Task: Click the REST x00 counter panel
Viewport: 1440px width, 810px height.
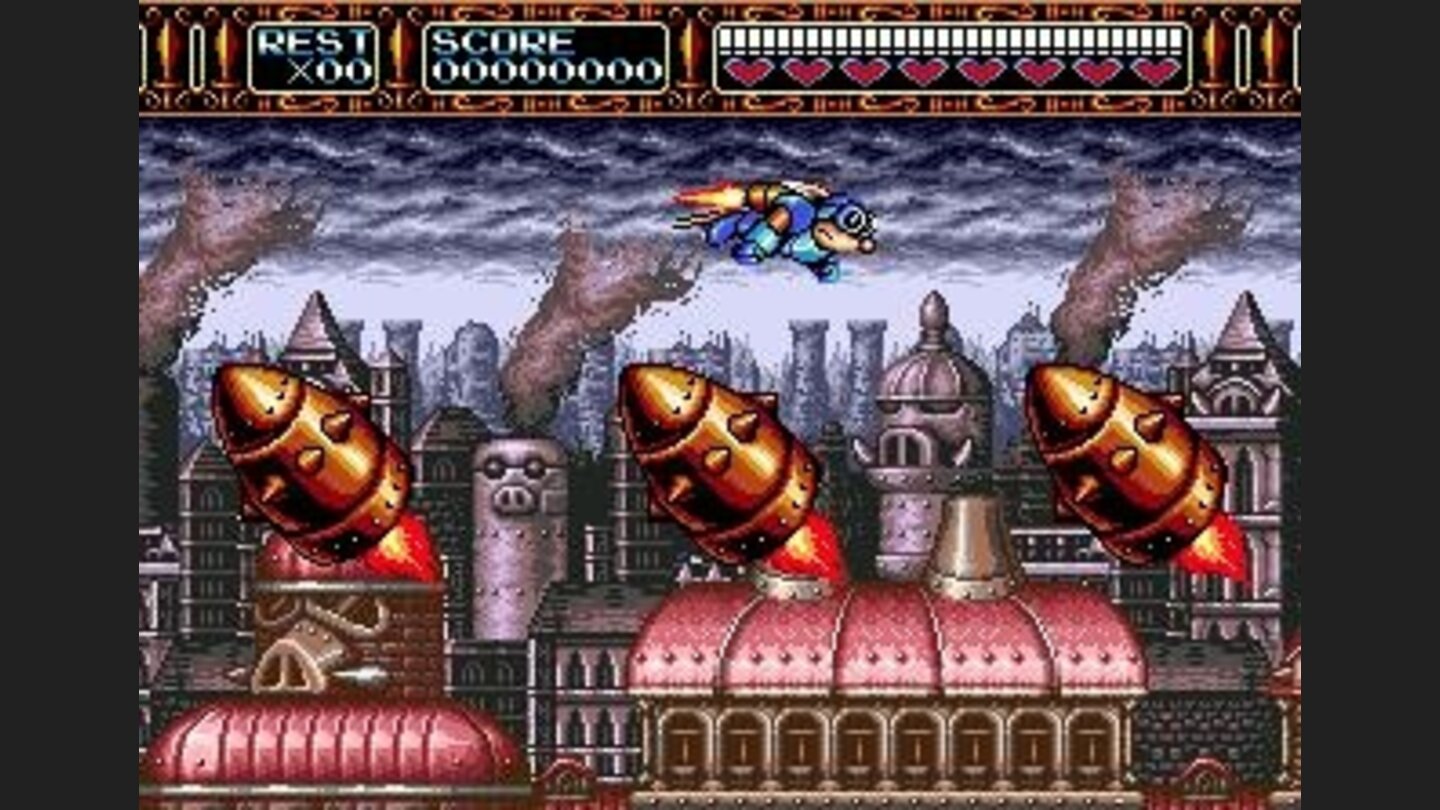Action: (310, 55)
